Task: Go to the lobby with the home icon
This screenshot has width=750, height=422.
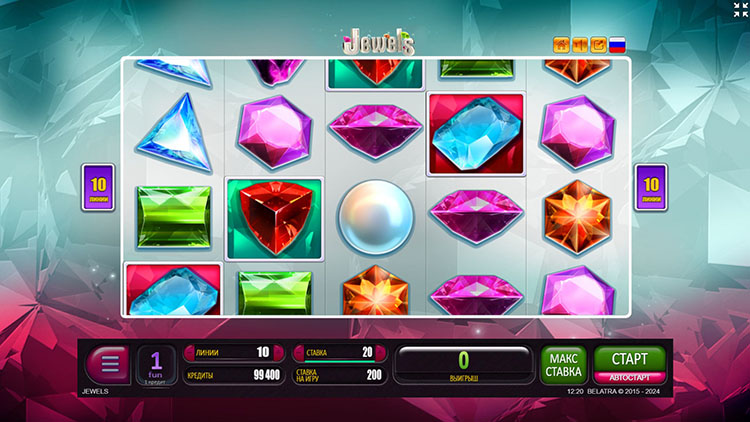Action: [561, 44]
